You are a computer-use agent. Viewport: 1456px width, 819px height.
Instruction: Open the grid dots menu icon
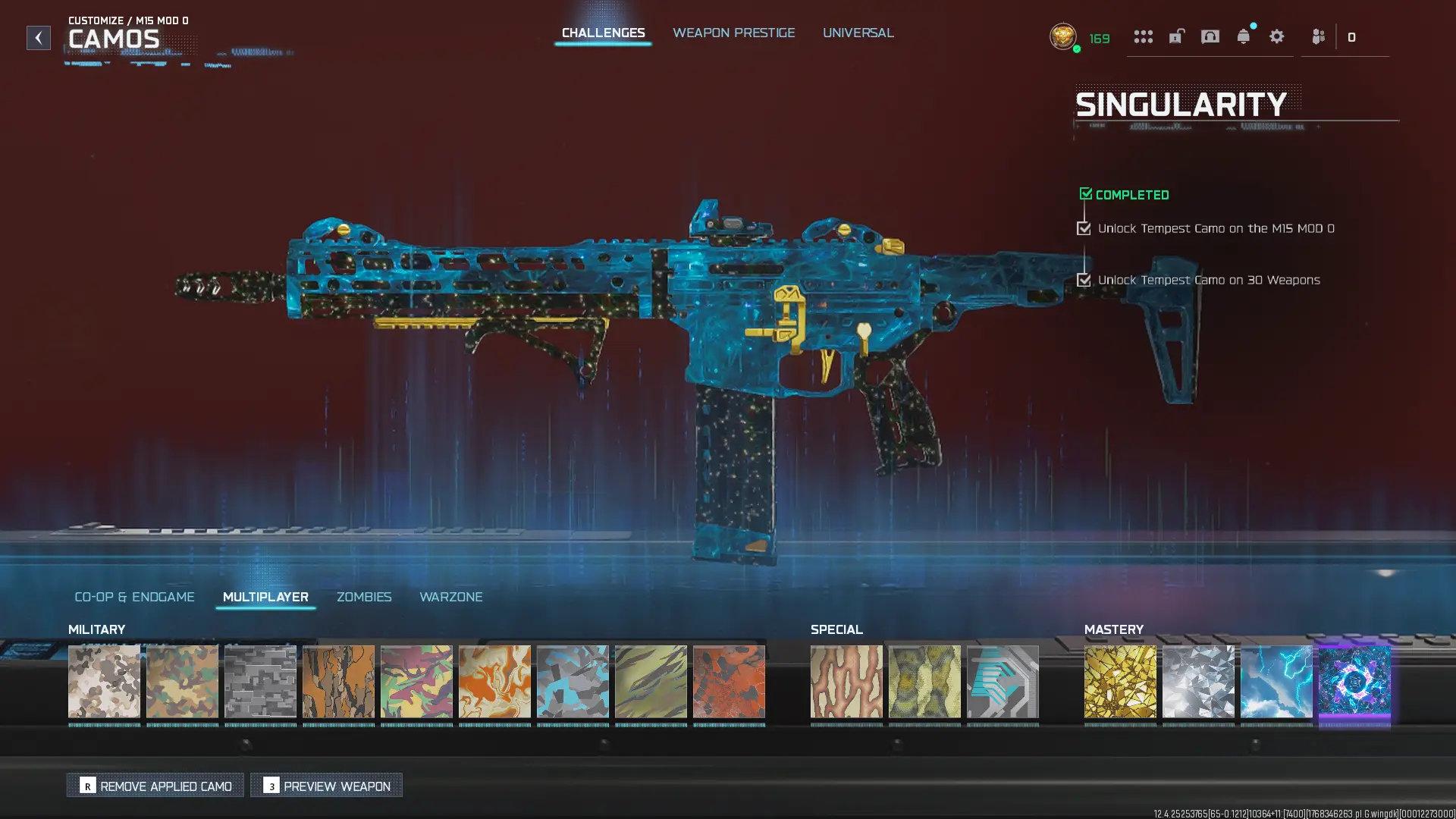point(1143,36)
